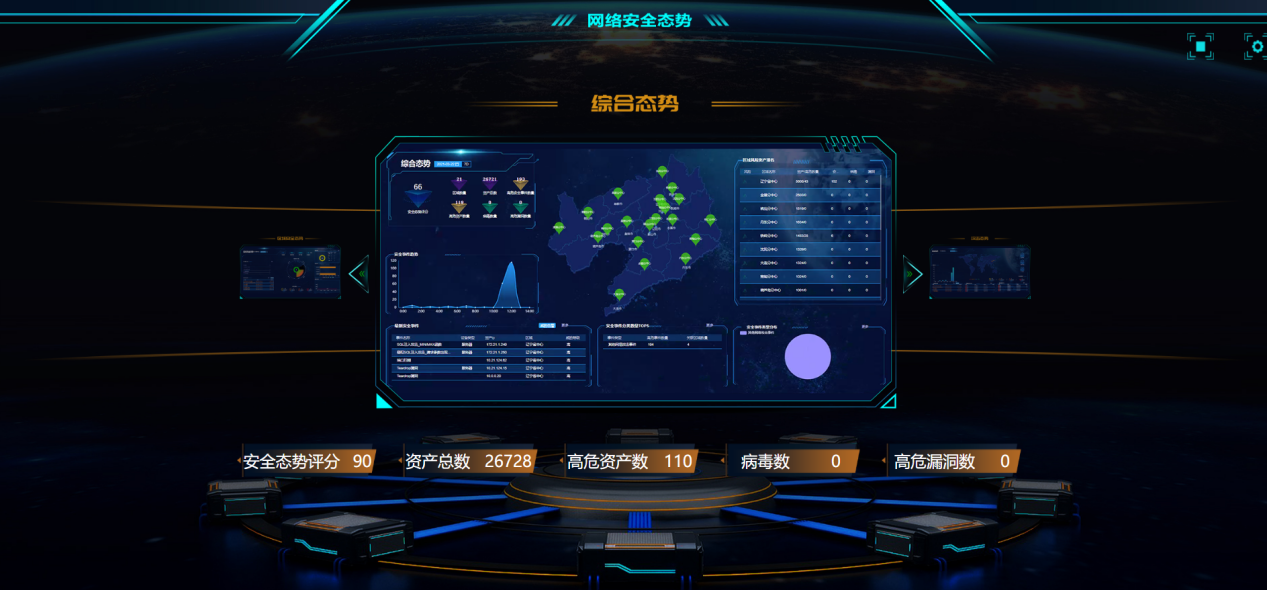Click the 安全态势评分 stat card
This screenshot has width=1267, height=590.
coord(308,461)
